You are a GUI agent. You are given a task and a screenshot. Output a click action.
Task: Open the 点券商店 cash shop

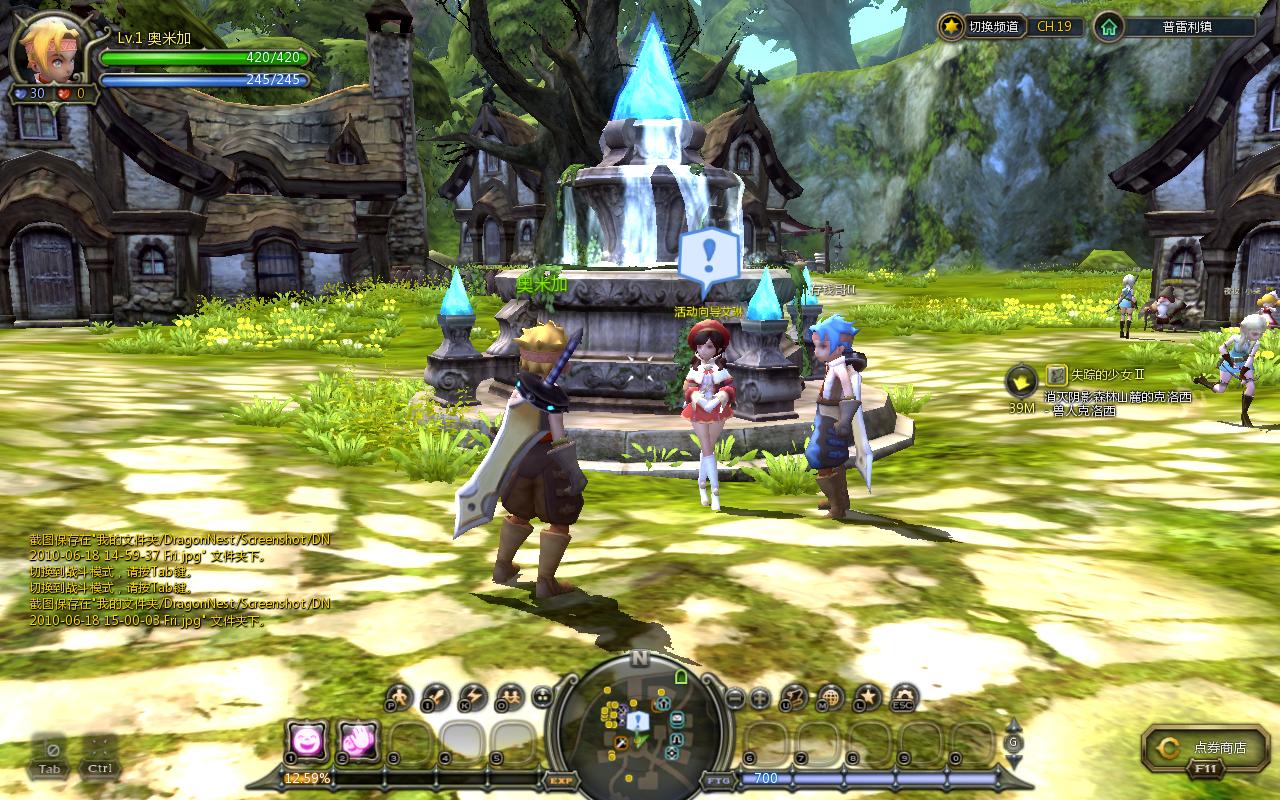(1200, 748)
